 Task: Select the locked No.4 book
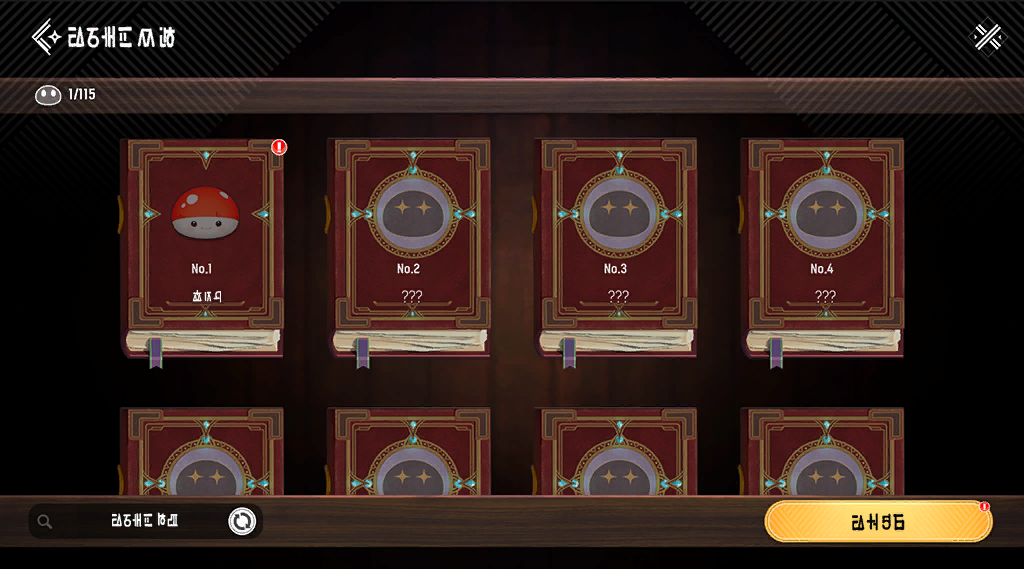coord(823,245)
